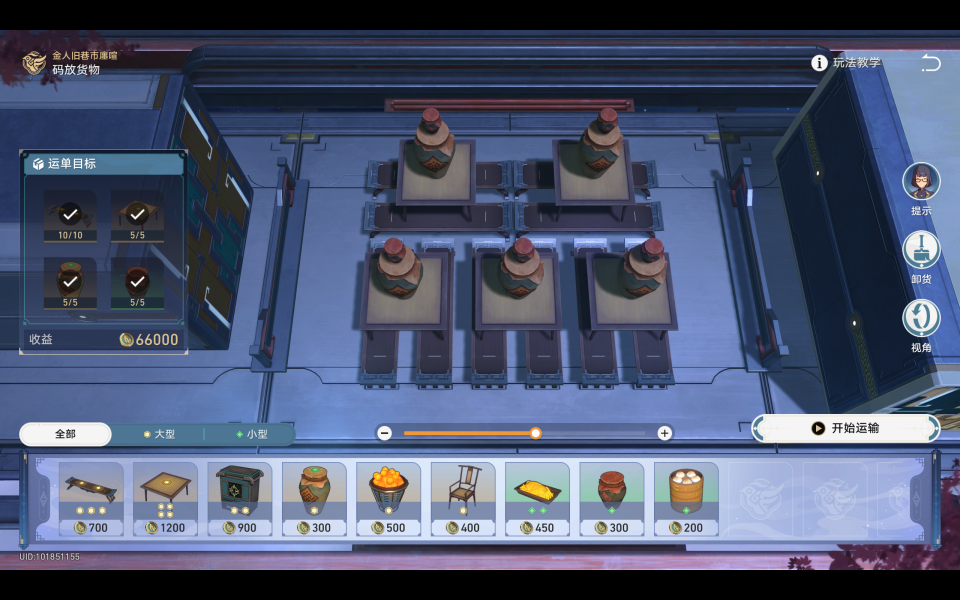Click the zoom slider handle
The height and width of the screenshot is (600, 960).
[536, 433]
